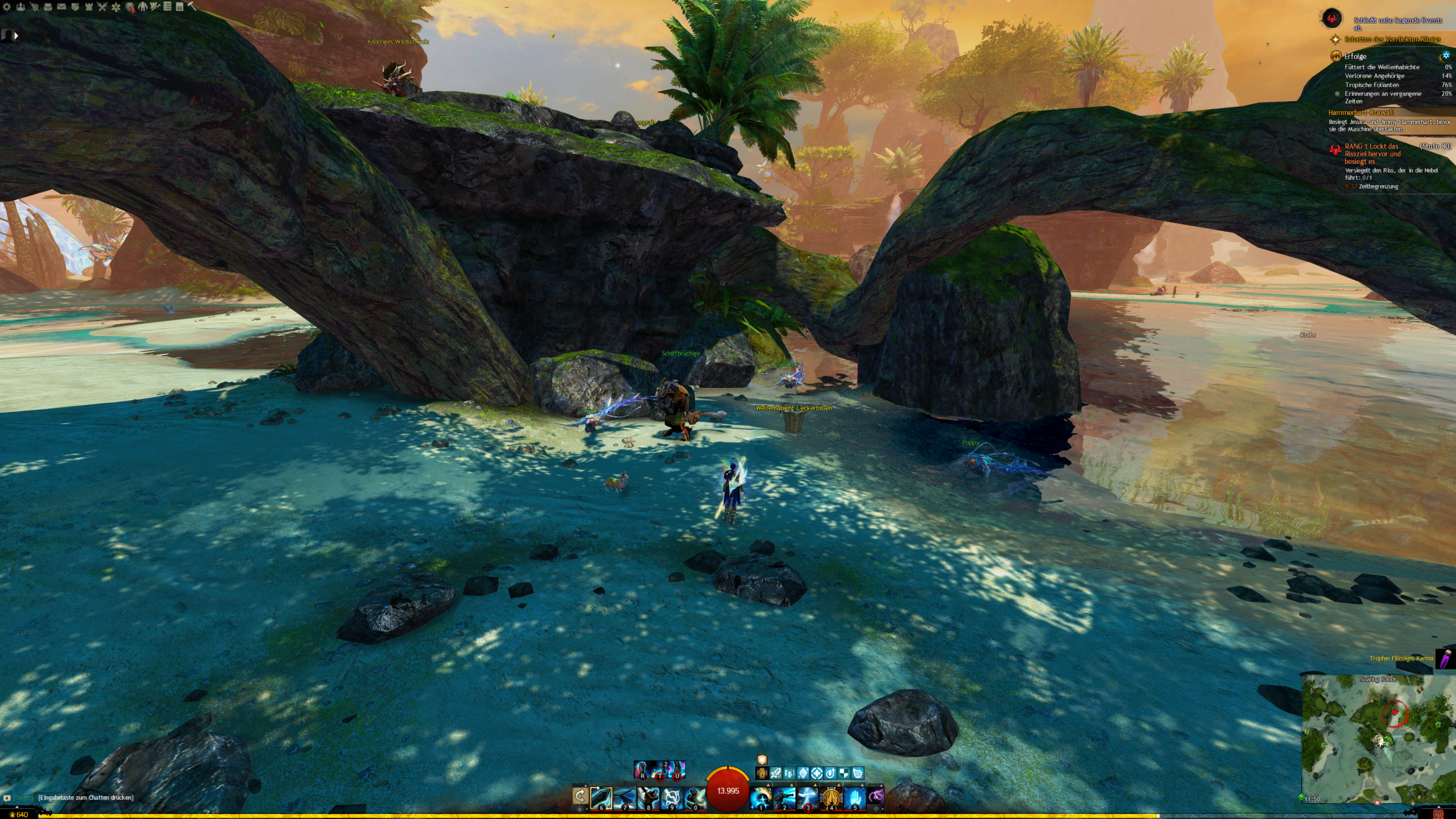1456x819 pixels.
Task: Open the contacts and party panel
Action: [20, 7]
